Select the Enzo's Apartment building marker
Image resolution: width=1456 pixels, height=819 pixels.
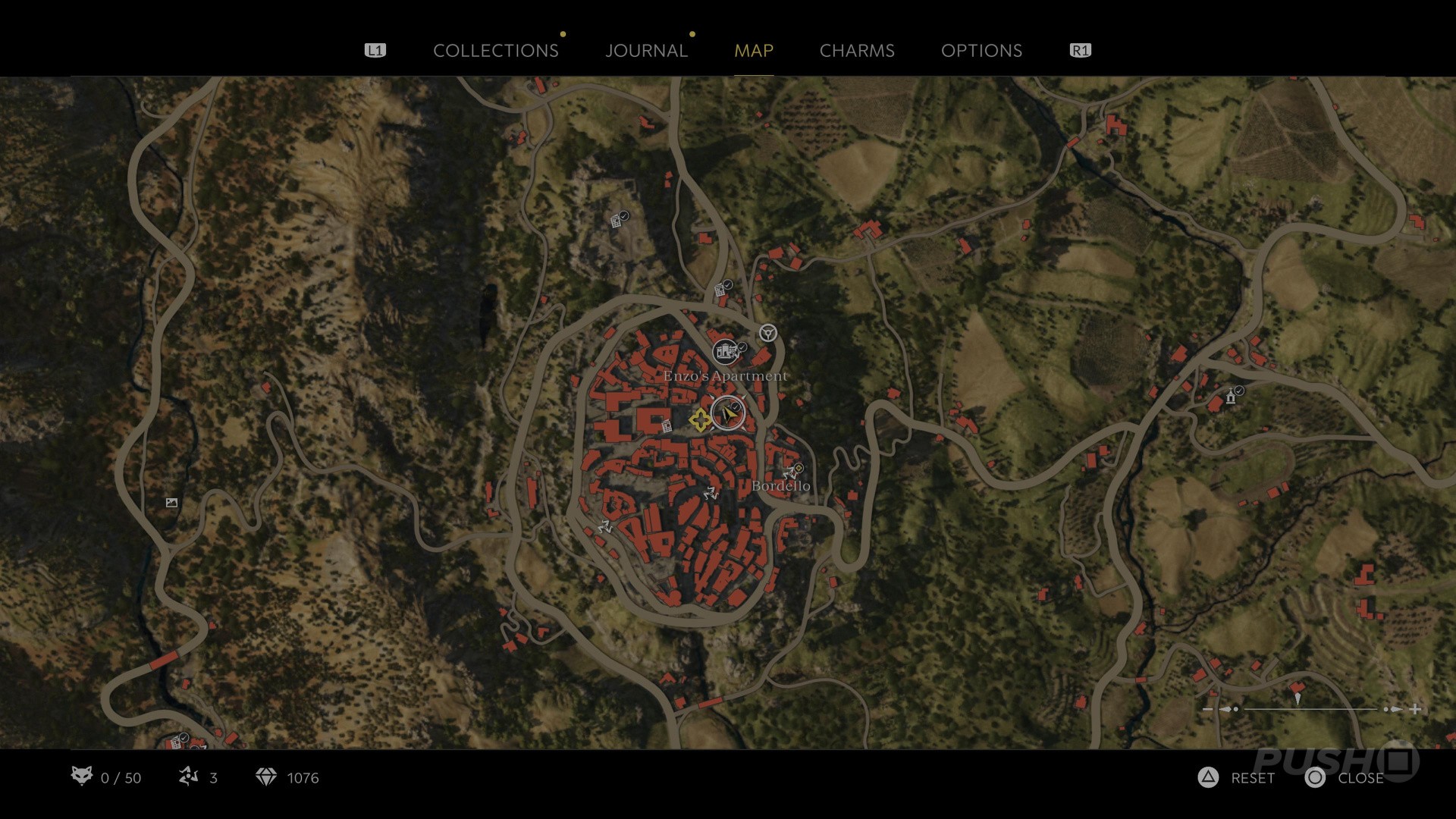(x=725, y=351)
